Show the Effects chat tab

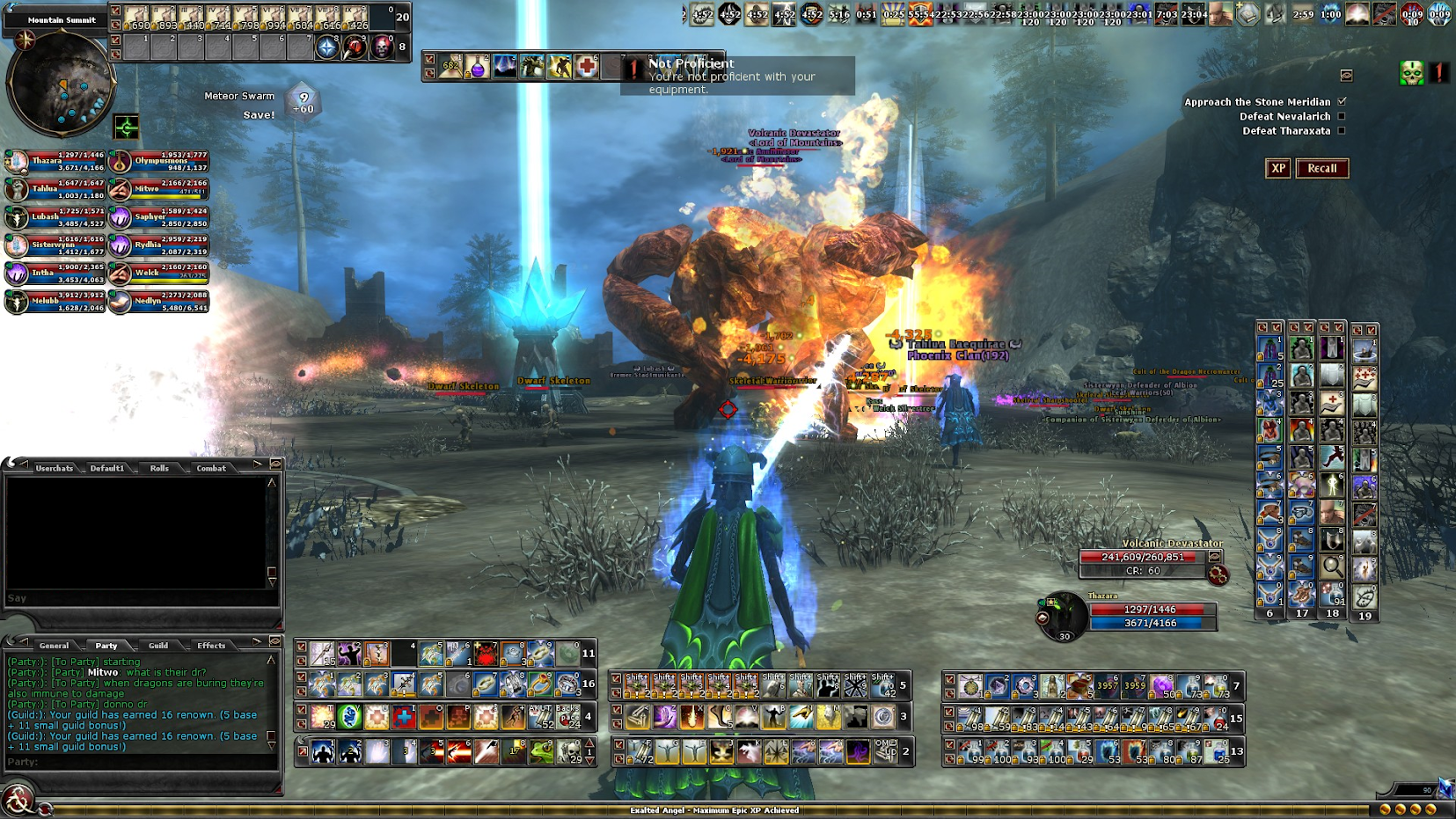point(211,646)
